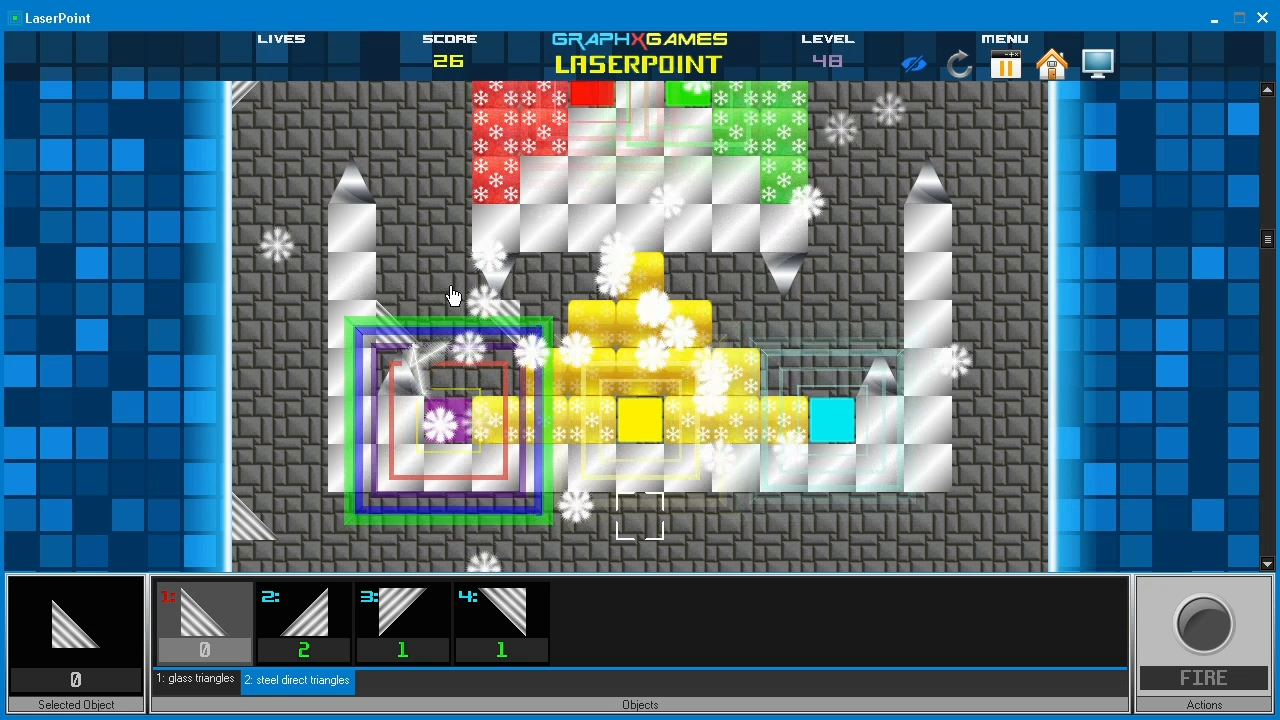This screenshot has height=720, width=1280.
Task: Go to the home screen via house icon
Action: 1051,65
